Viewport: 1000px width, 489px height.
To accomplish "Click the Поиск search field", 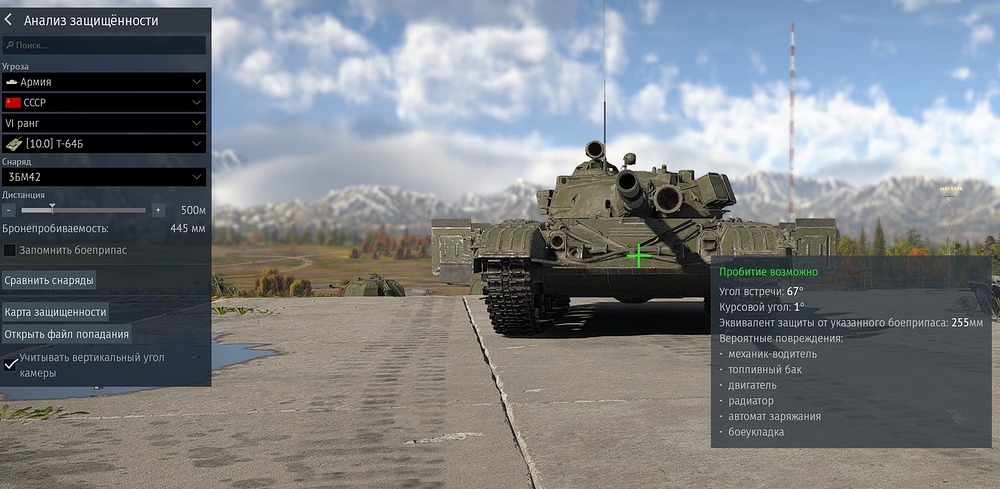I will 104,45.
